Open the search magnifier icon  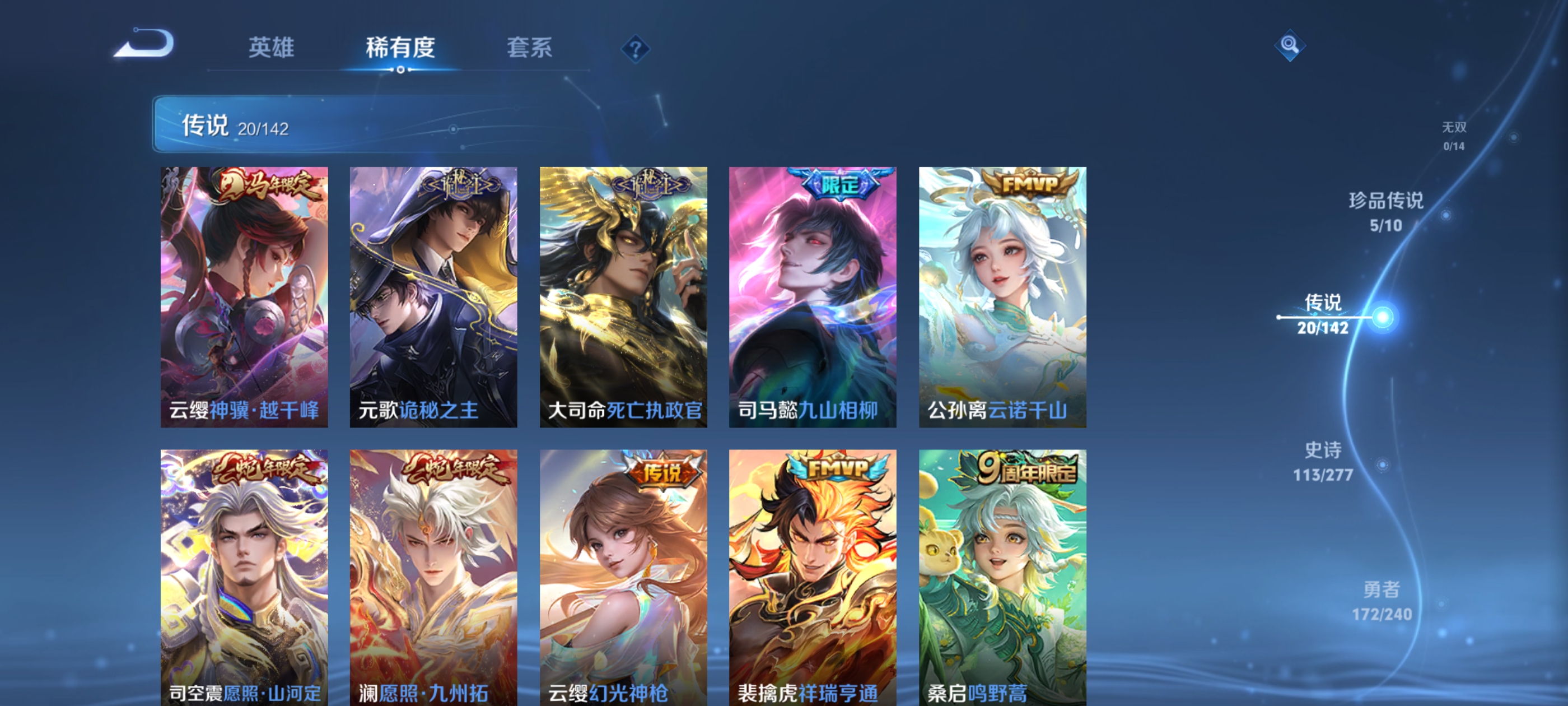point(1290,45)
